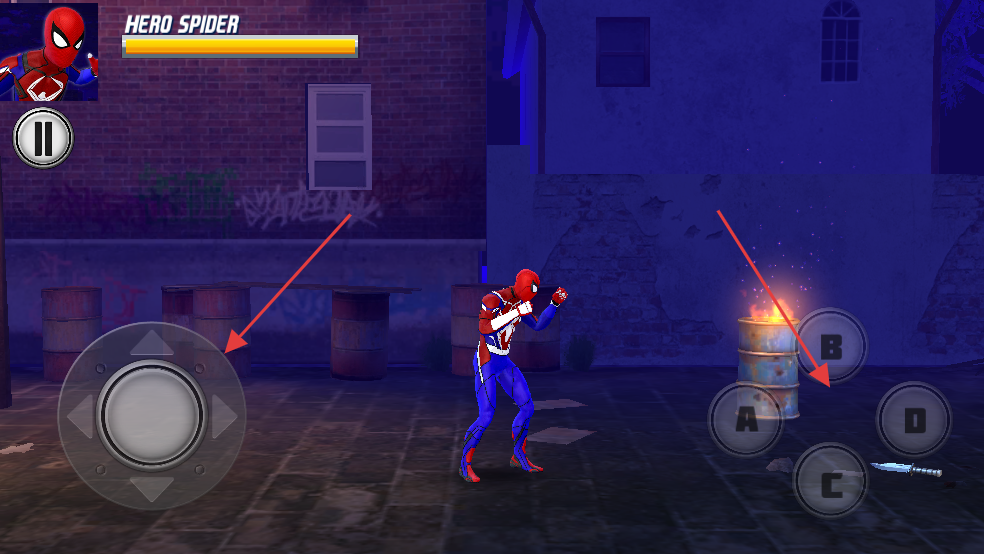Screen dimensions: 984x554
Task: Hit the B action button
Action: (830, 347)
